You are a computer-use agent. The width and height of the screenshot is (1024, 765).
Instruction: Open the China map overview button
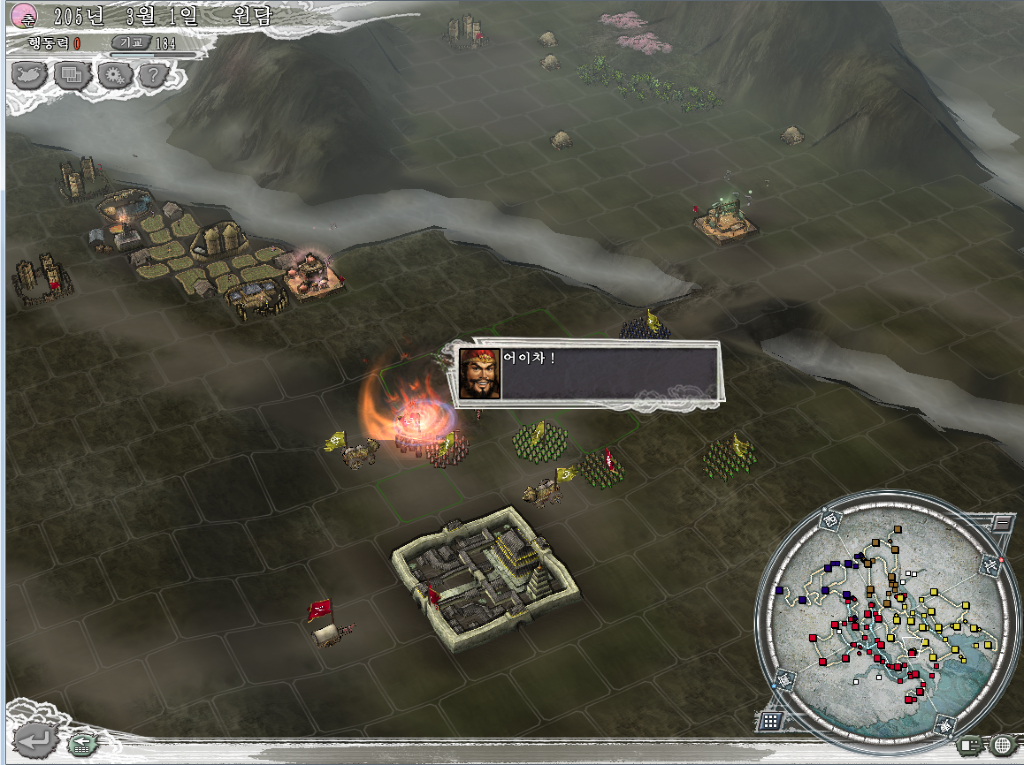tap(31, 75)
